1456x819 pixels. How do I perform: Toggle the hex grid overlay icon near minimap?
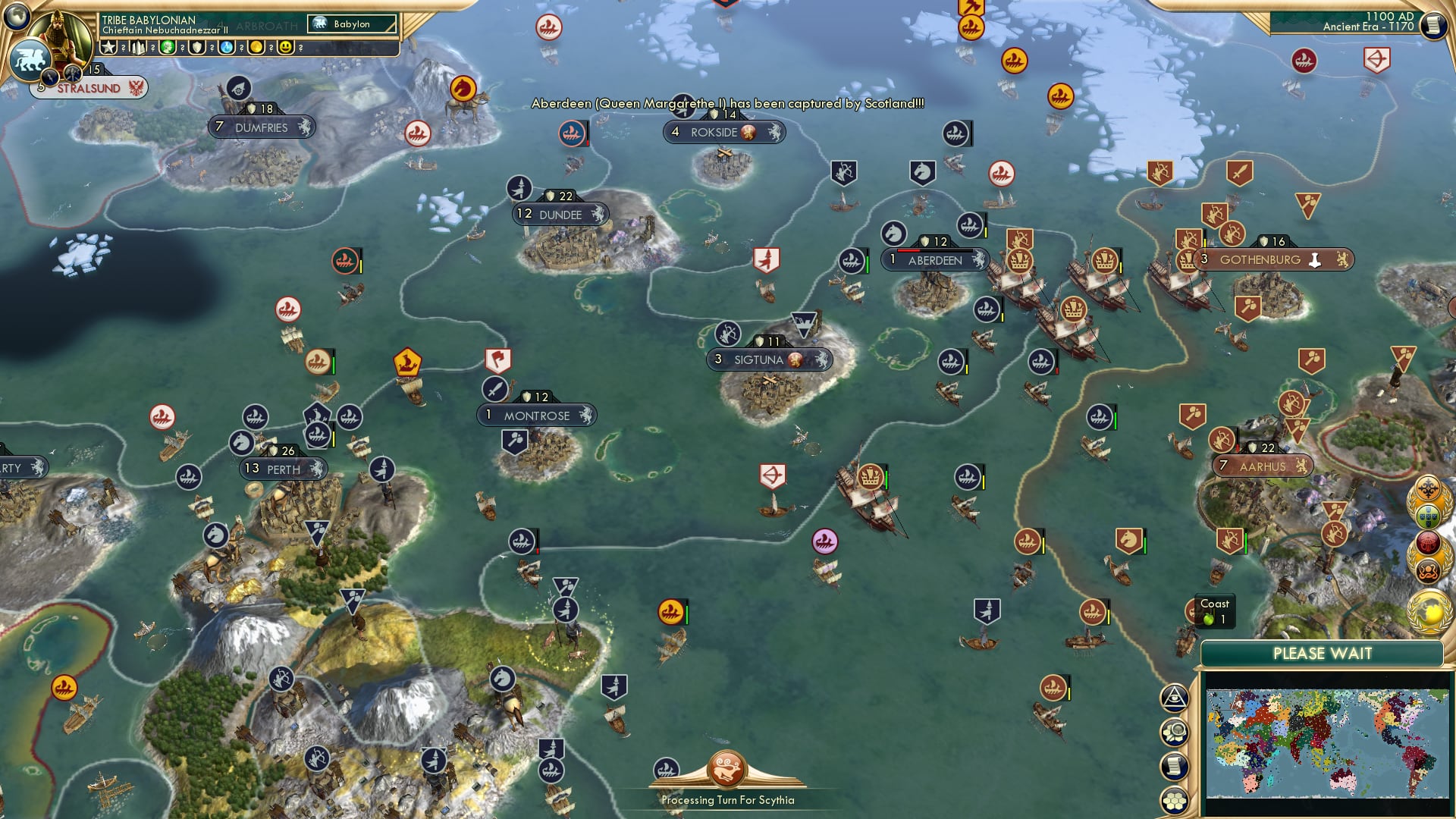(x=1176, y=800)
